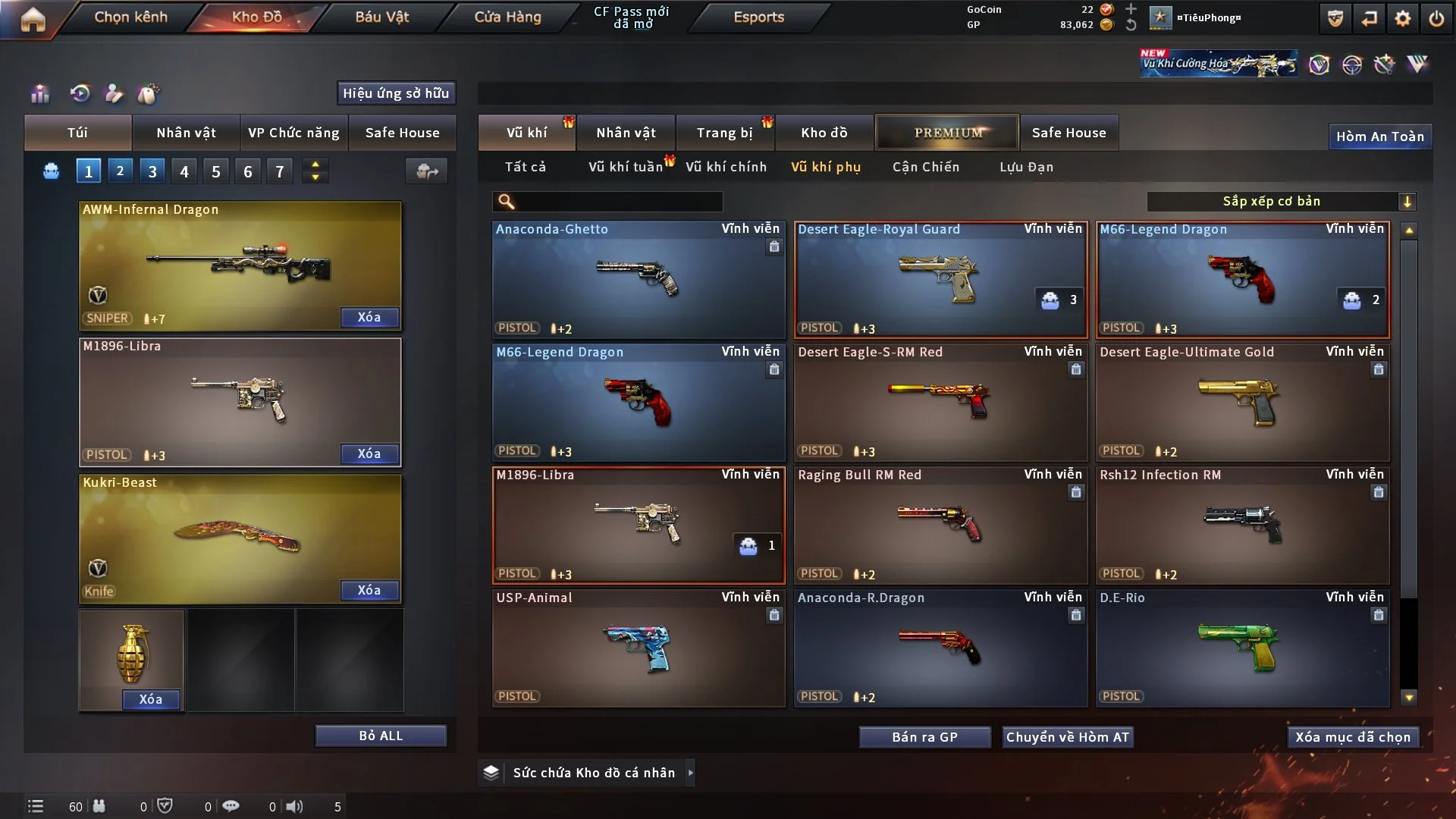1456x819 pixels.
Task: Click the up arrow stepper beside bag numbers
Action: point(315,165)
